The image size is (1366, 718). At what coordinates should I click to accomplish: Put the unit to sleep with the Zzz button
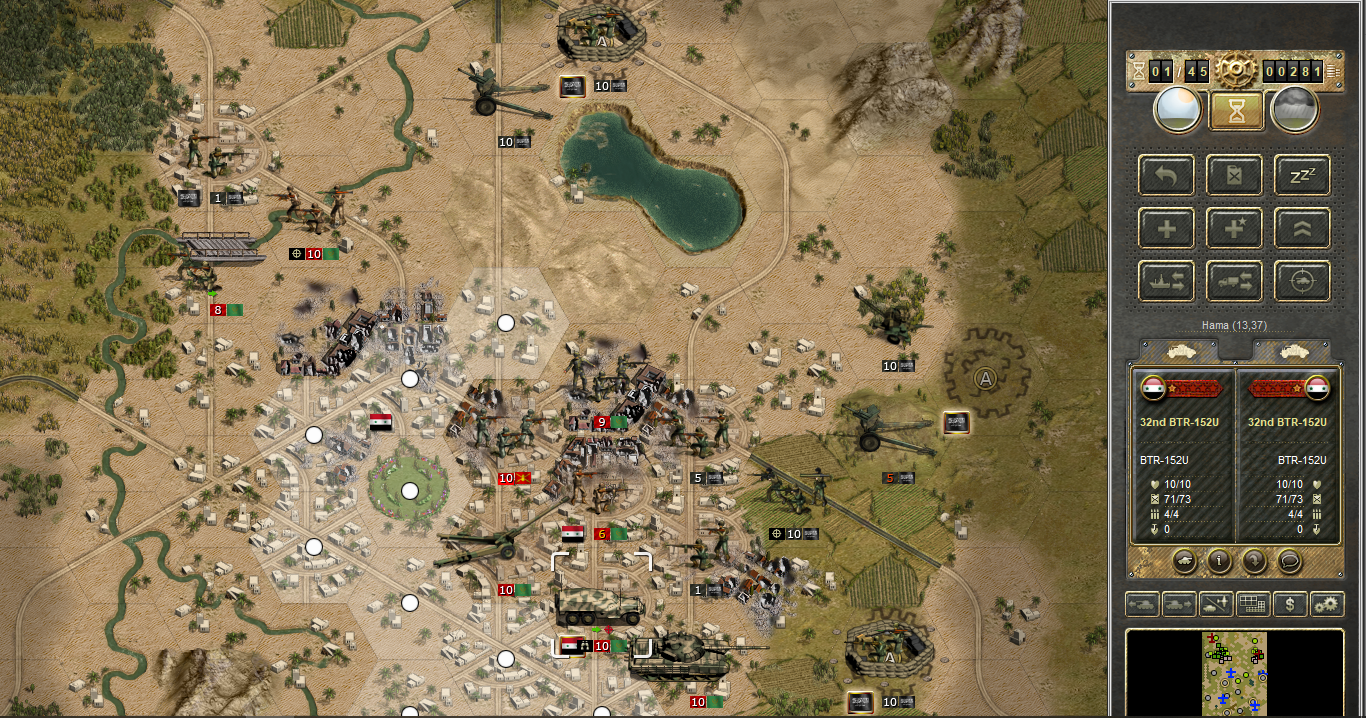(1302, 176)
